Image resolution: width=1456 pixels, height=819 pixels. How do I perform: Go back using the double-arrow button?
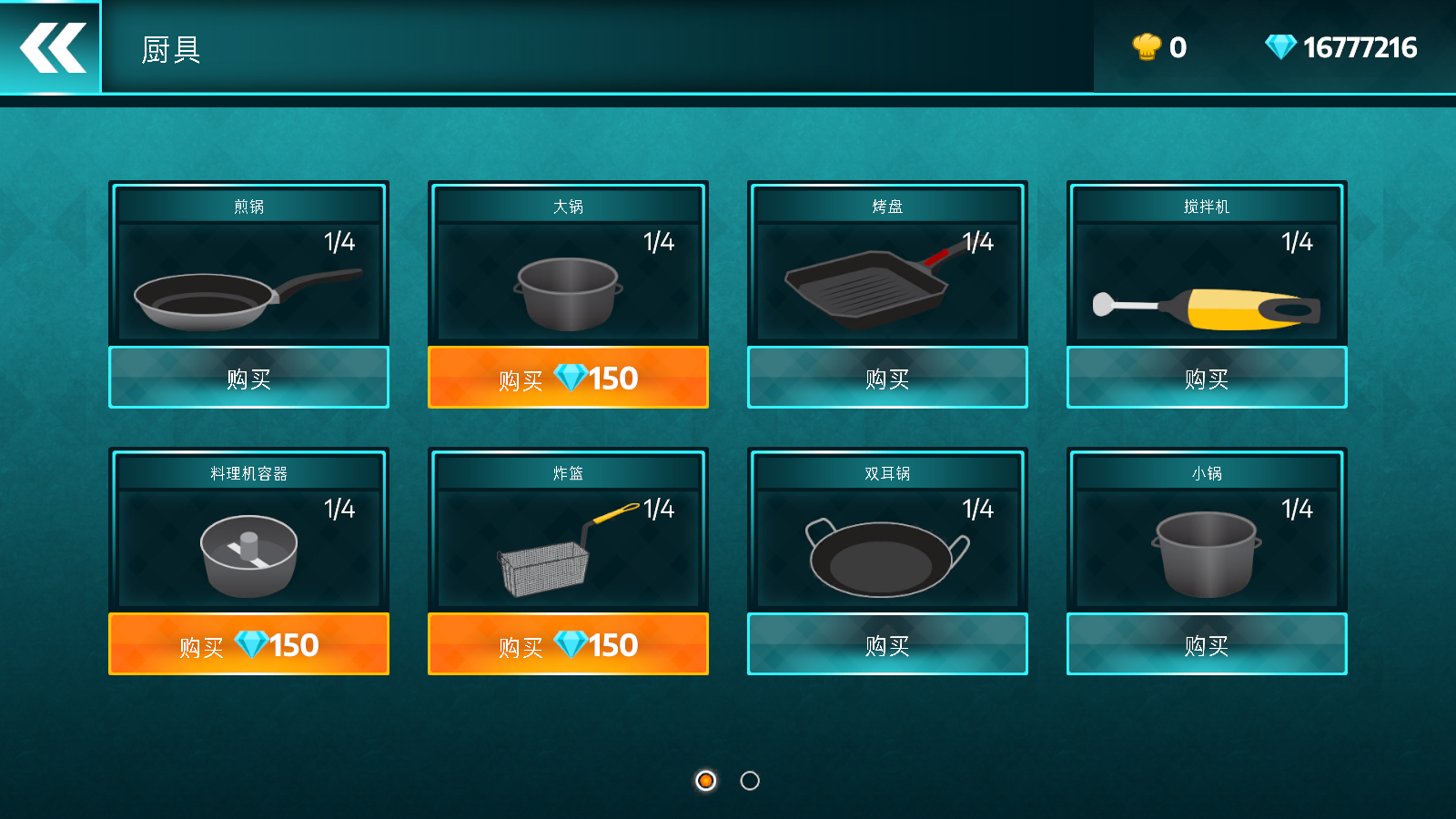(x=51, y=47)
